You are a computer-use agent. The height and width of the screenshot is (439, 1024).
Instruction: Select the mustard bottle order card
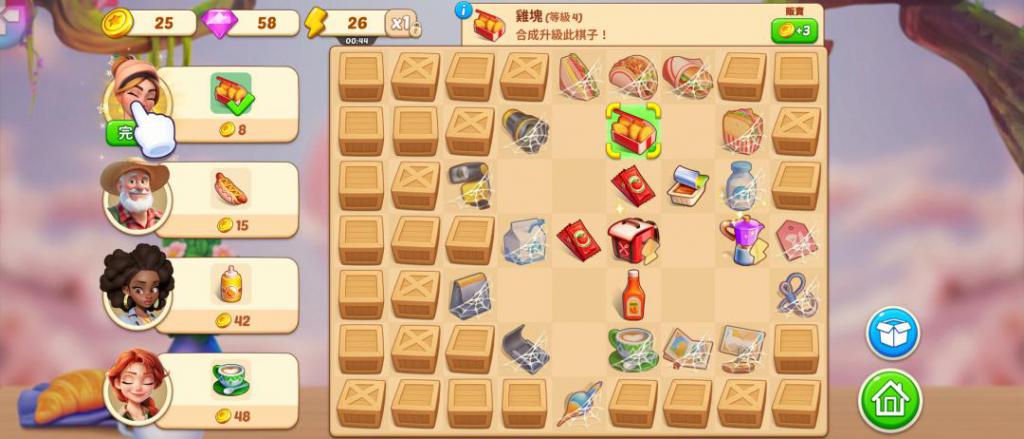coord(230,294)
